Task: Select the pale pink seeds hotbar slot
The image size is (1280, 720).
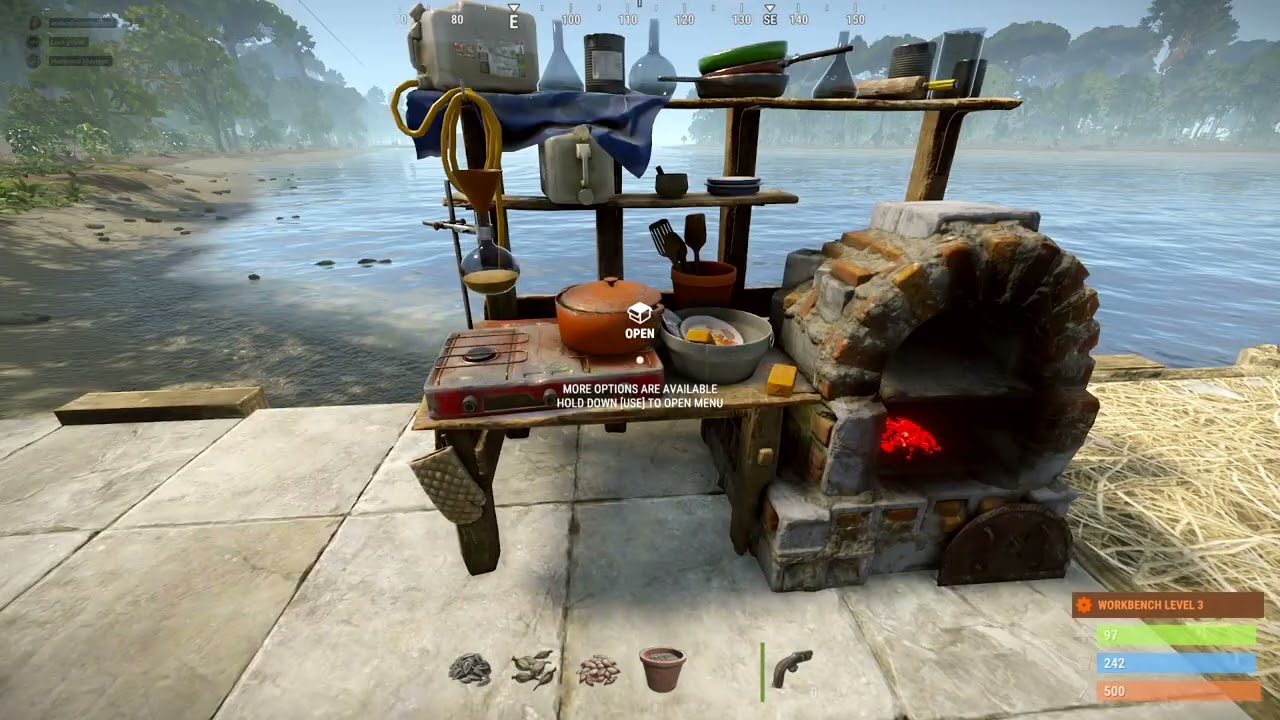Action: 599,670
